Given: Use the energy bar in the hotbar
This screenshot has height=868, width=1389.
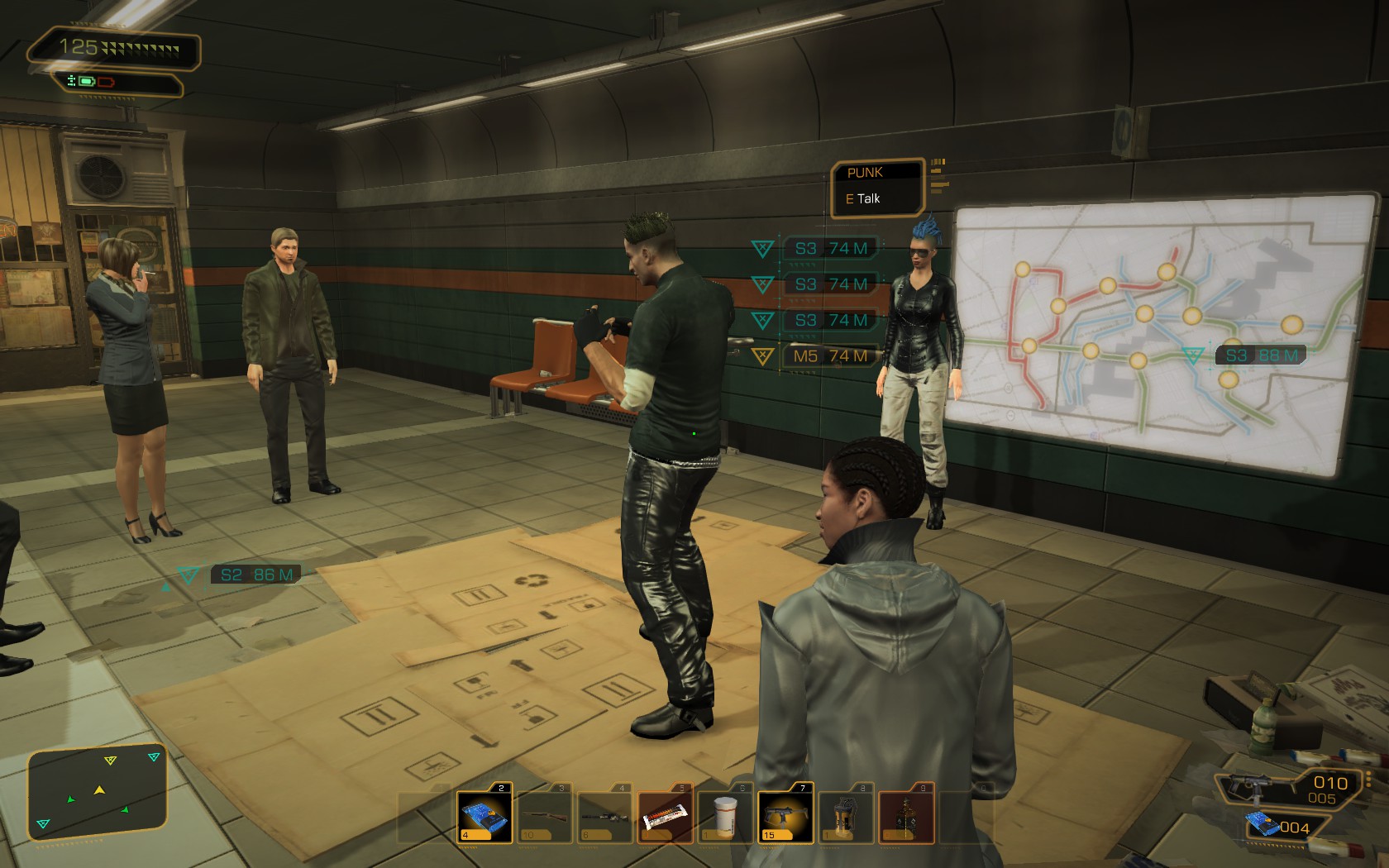Looking at the screenshot, I should (x=666, y=815).
